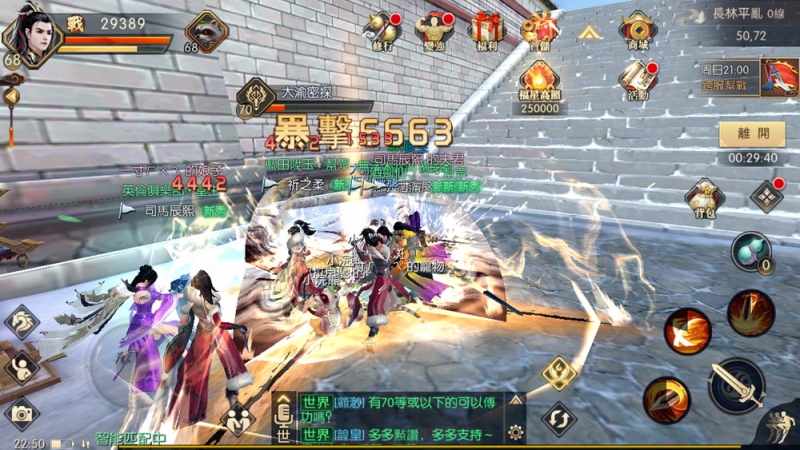Open the camera screenshot mode
800x450 pixels.
[x=21, y=412]
